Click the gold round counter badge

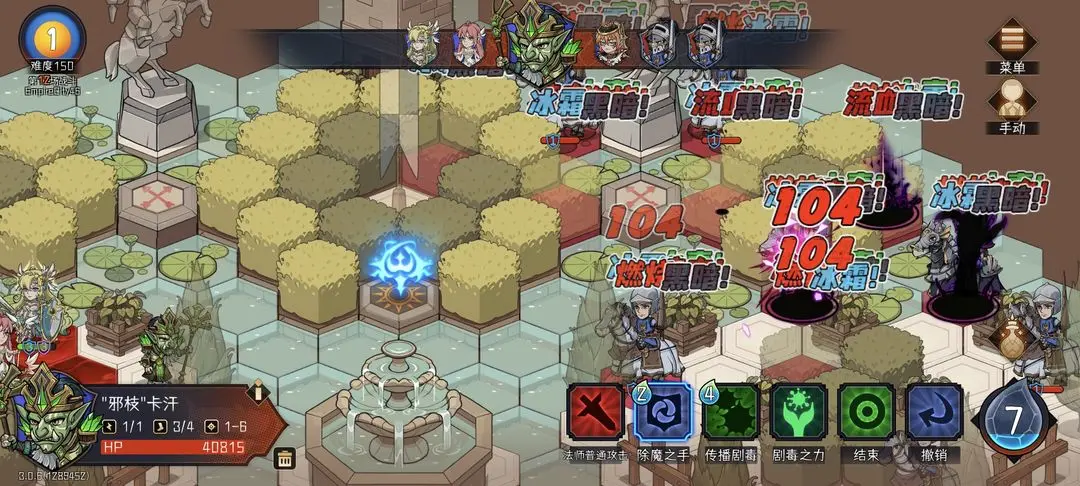(x=52, y=36)
